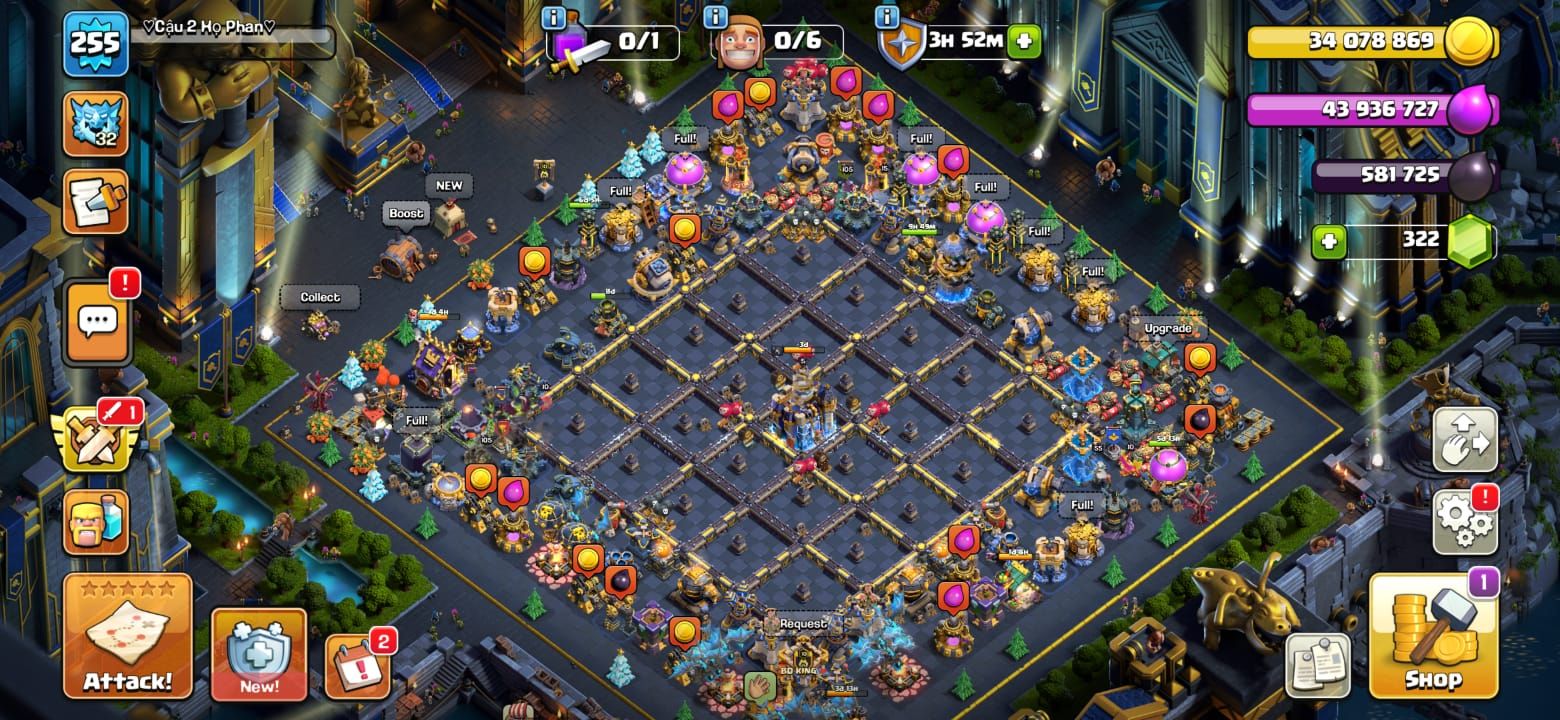Show builder info on the builder face

click(x=741, y=42)
